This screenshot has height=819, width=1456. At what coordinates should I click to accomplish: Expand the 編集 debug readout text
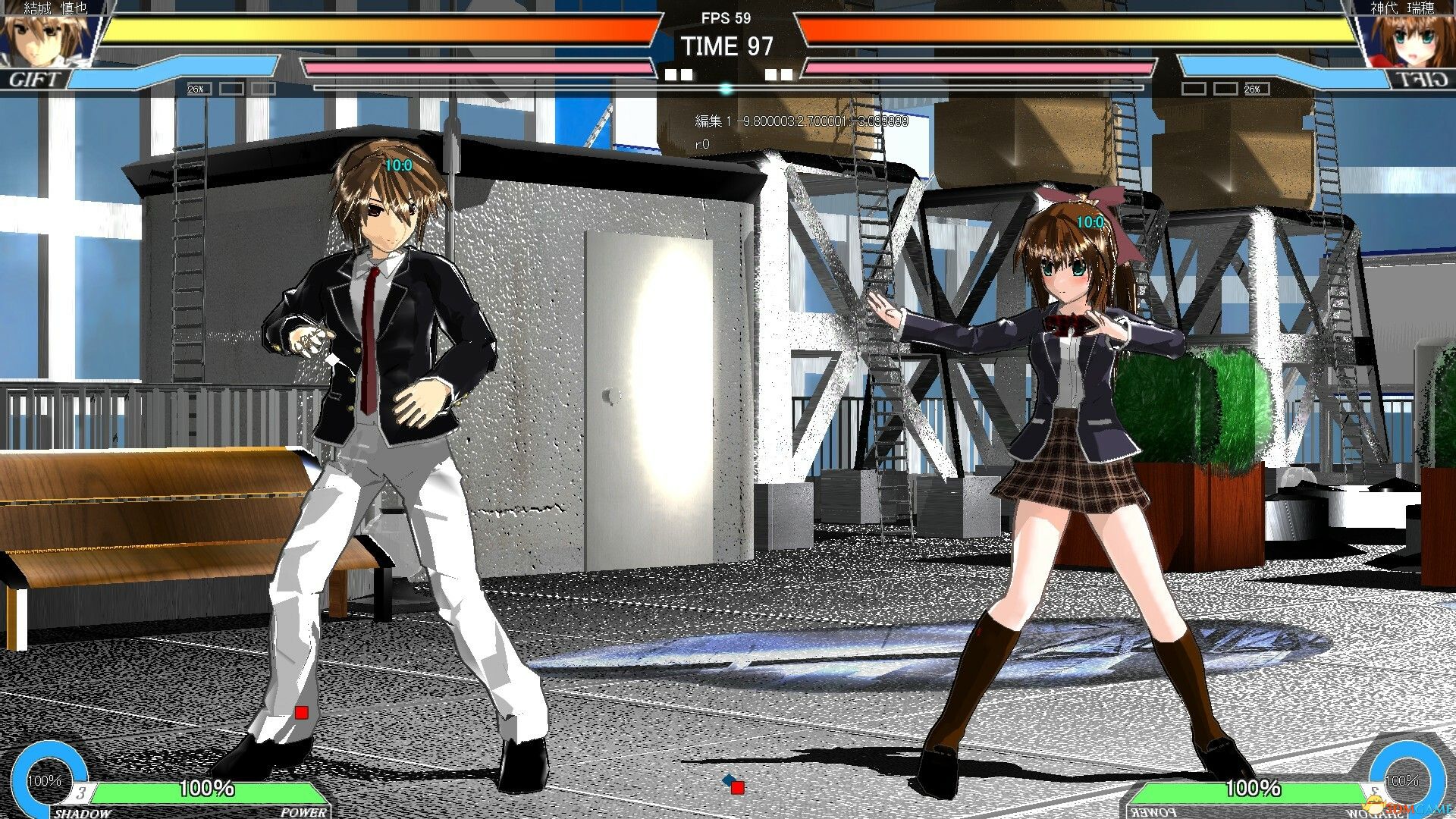(x=800, y=121)
